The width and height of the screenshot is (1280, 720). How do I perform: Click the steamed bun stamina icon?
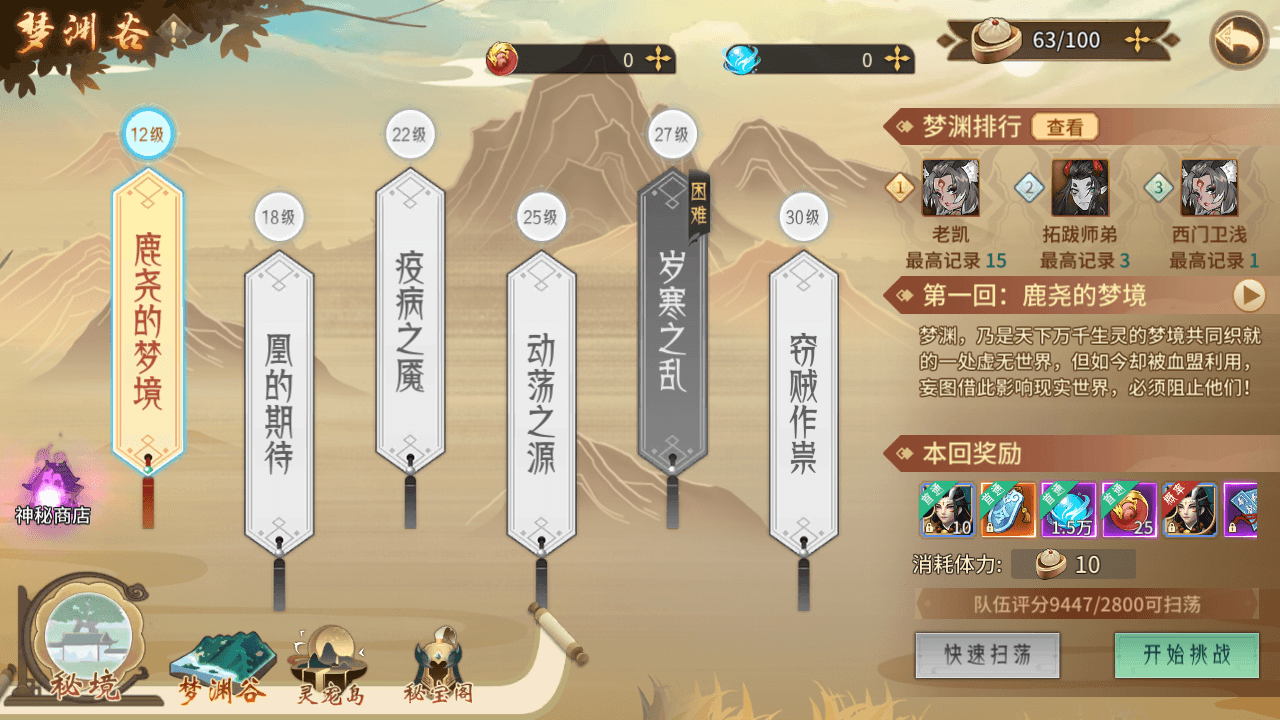[x=993, y=39]
